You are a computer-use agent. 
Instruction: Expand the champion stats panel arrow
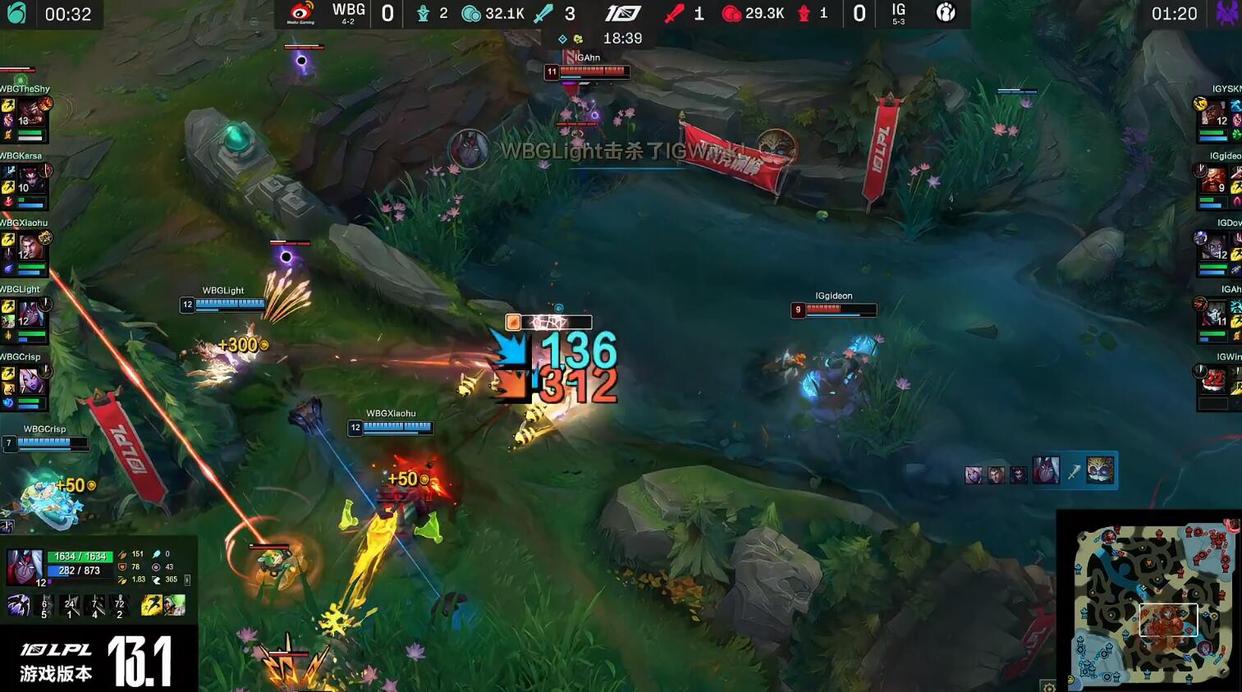point(187,579)
